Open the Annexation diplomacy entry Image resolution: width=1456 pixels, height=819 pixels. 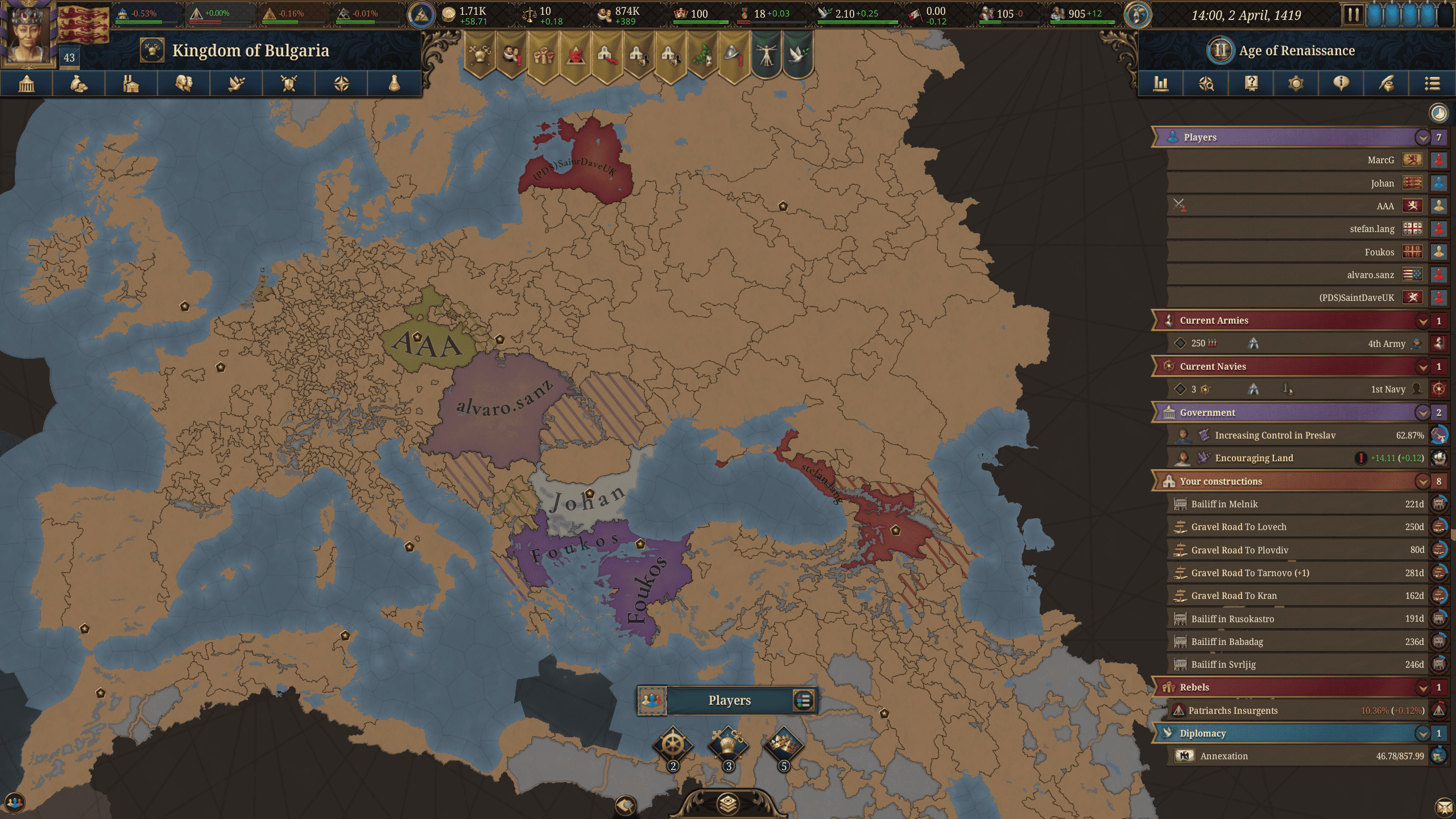pos(1223,756)
